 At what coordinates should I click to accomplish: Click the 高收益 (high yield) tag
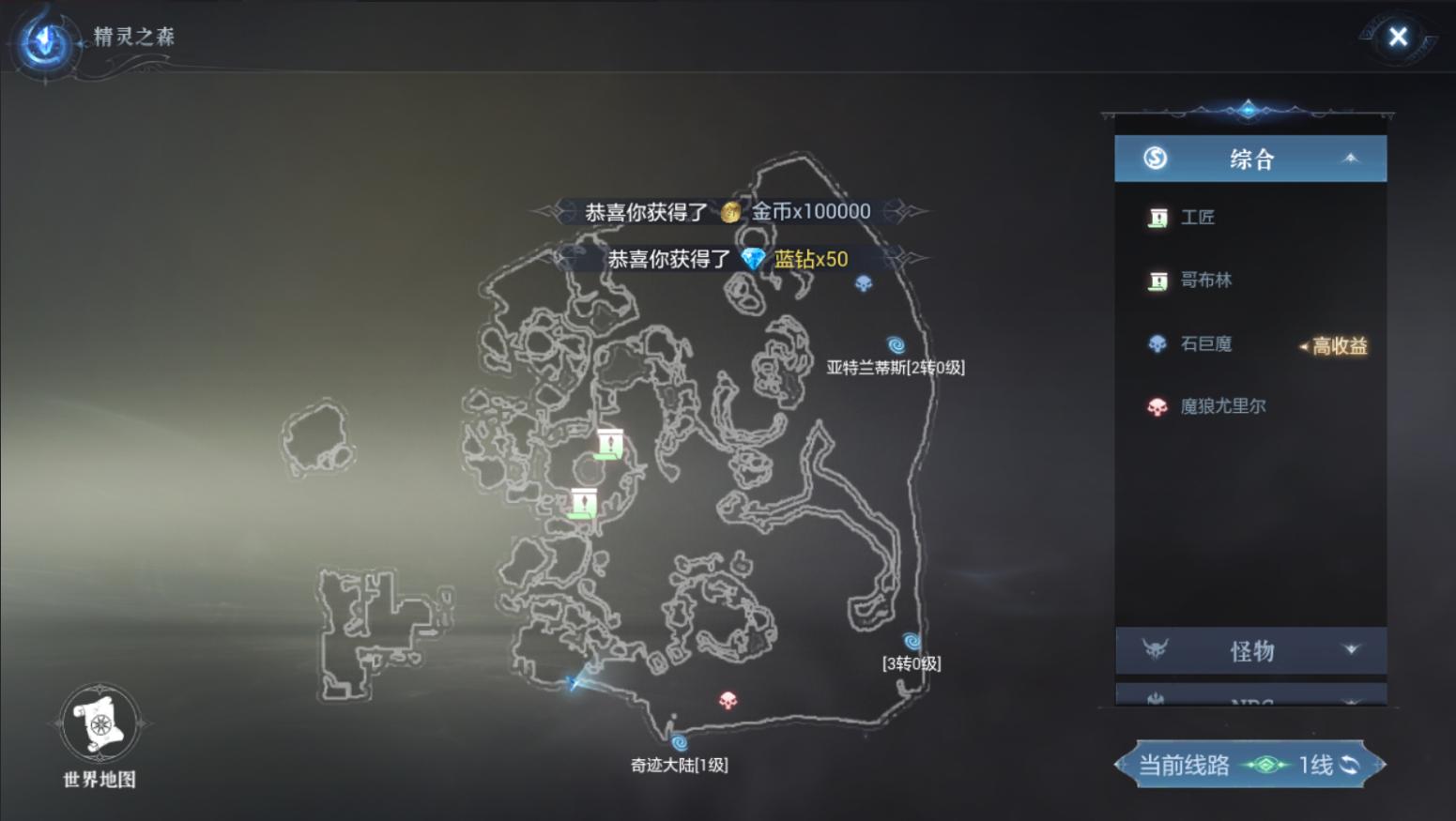1341,346
